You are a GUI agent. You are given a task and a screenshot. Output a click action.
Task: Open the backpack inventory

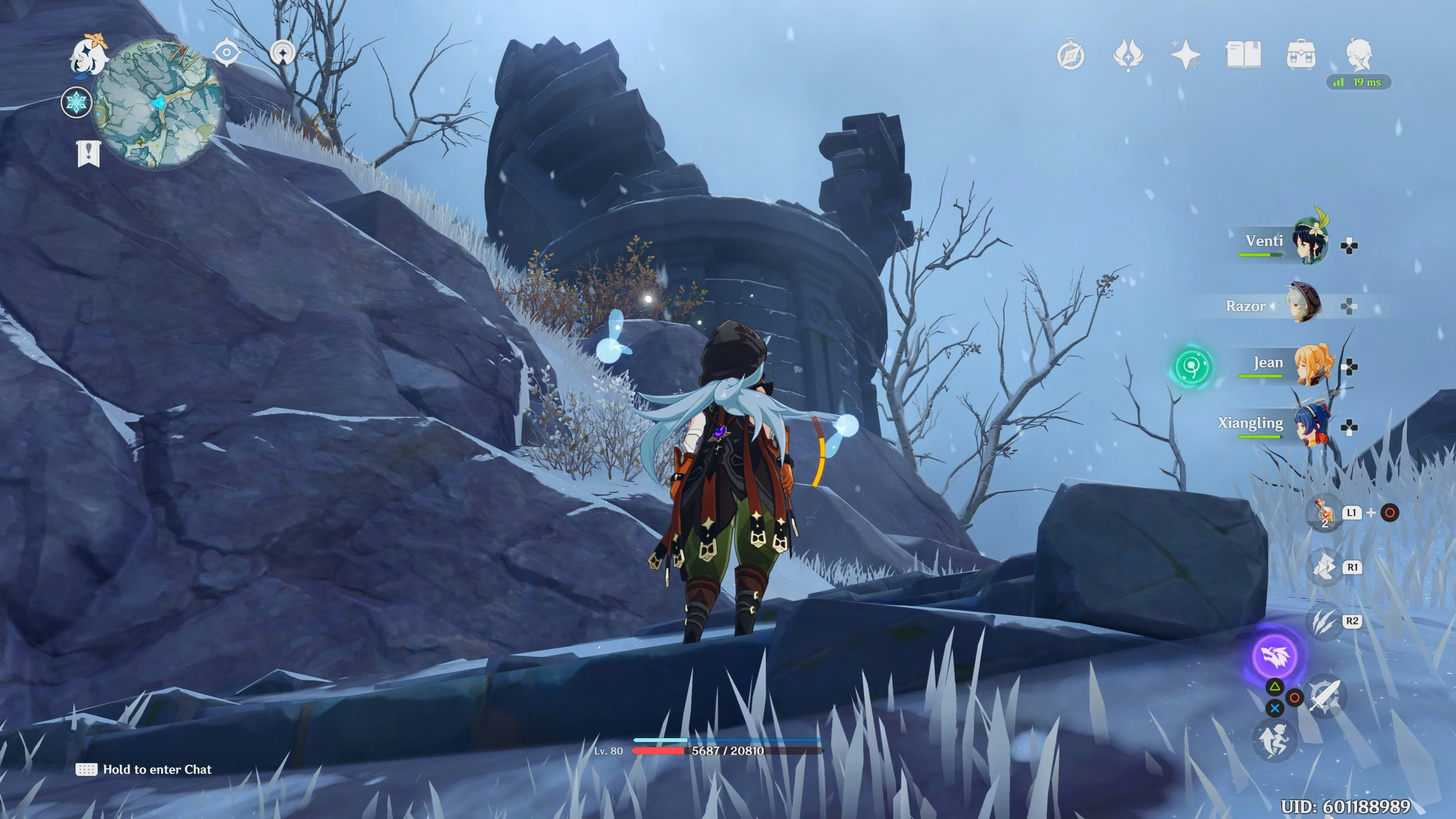1301,55
